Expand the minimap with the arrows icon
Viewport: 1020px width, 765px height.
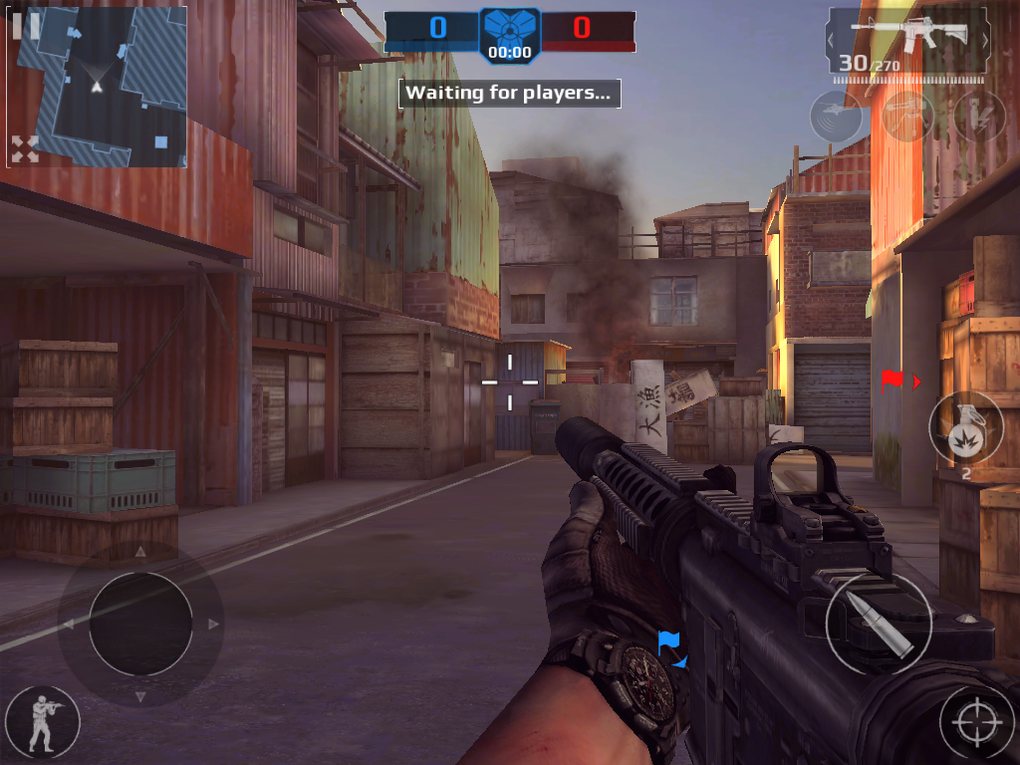pyautogui.click(x=24, y=150)
